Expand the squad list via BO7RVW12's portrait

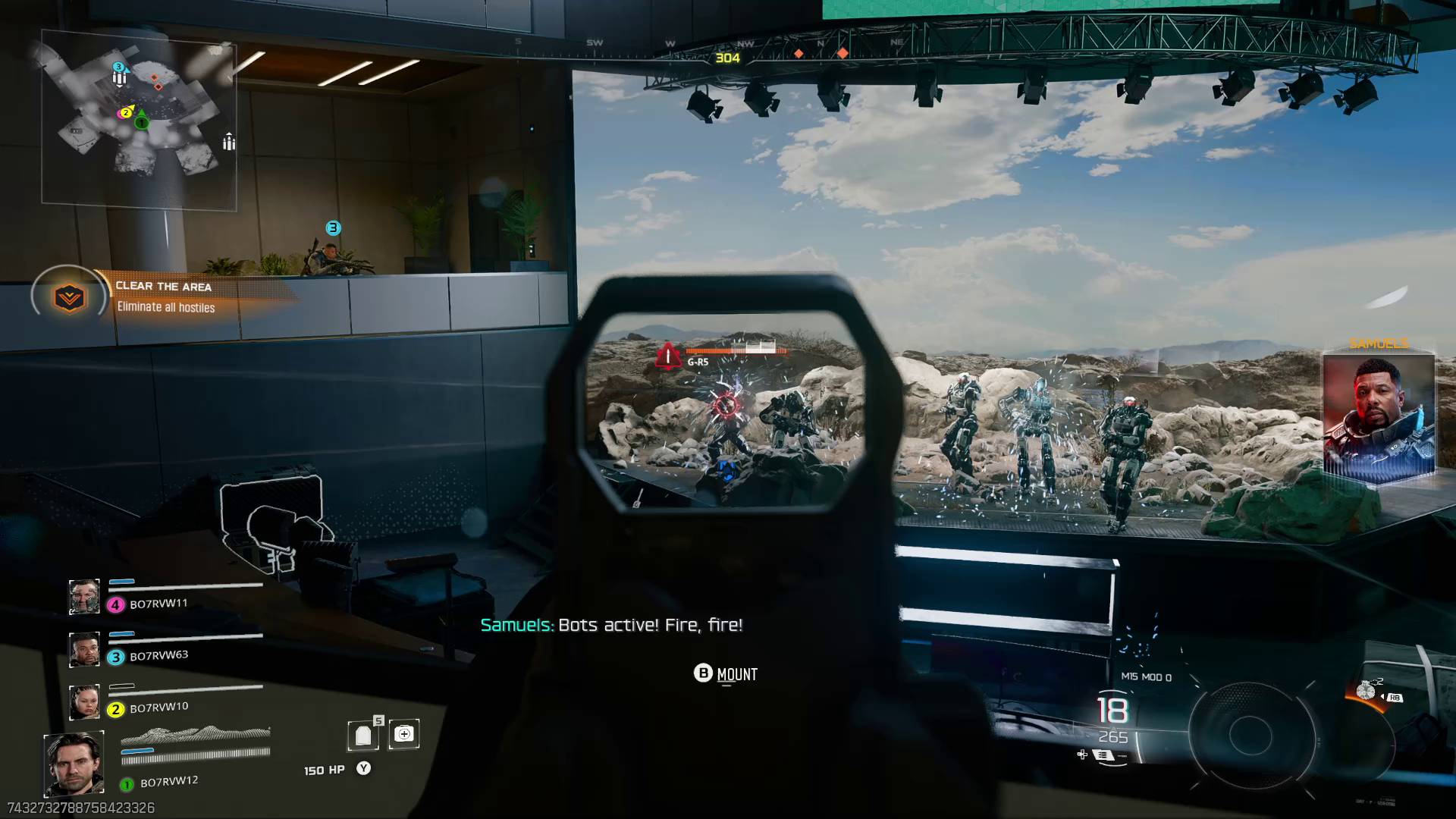tap(73, 762)
